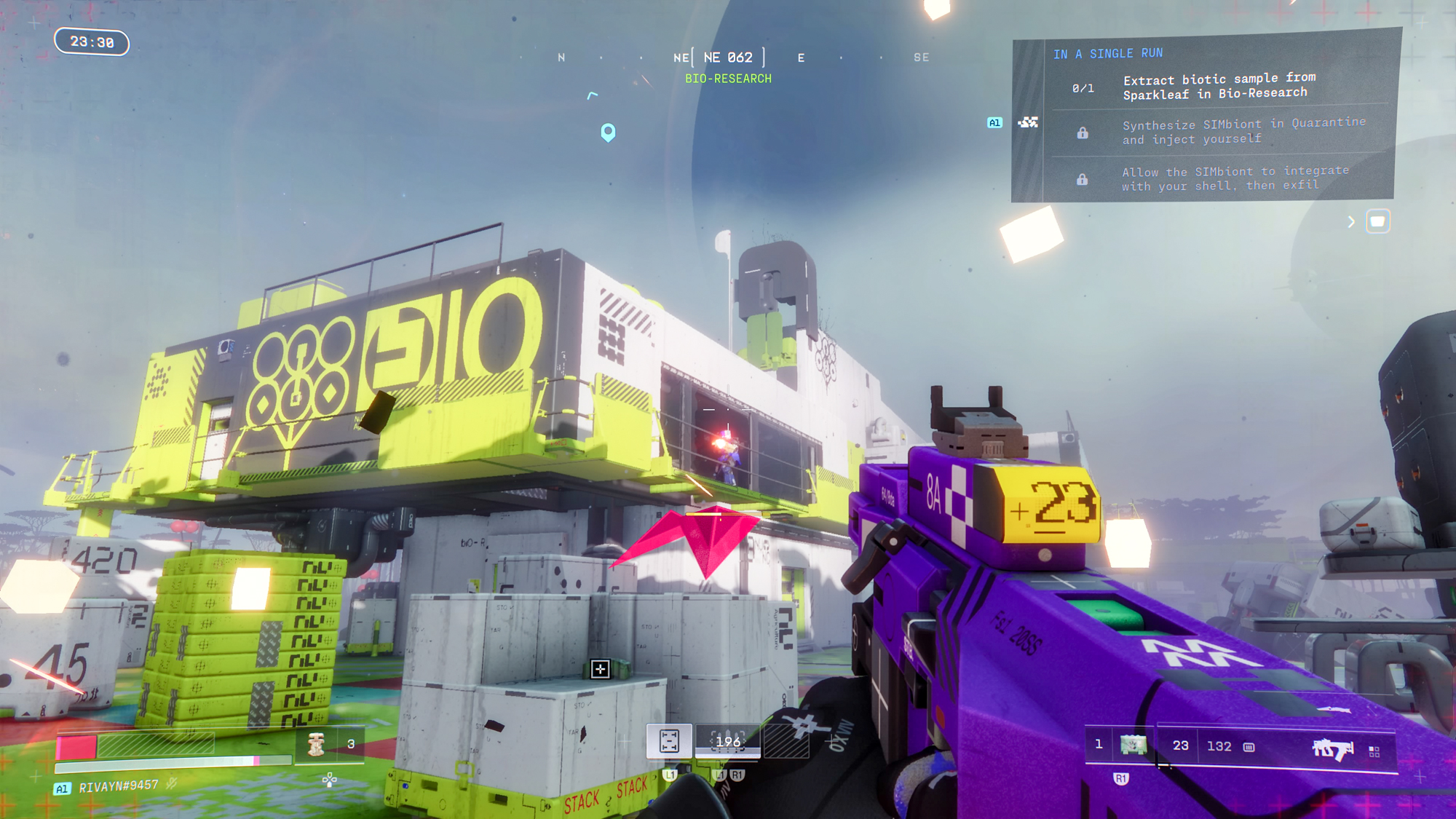The width and height of the screenshot is (1456, 819).
Task: Click the pixelated mission glyph beside the quest panel
Action: tap(1028, 124)
